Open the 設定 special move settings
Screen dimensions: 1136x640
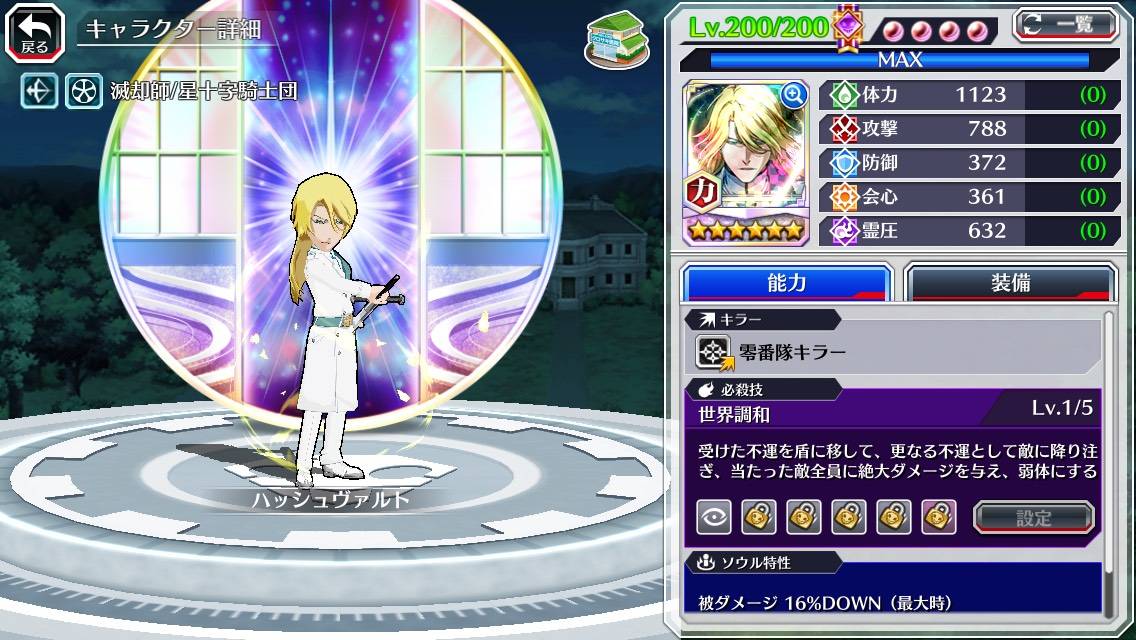(x=1034, y=517)
